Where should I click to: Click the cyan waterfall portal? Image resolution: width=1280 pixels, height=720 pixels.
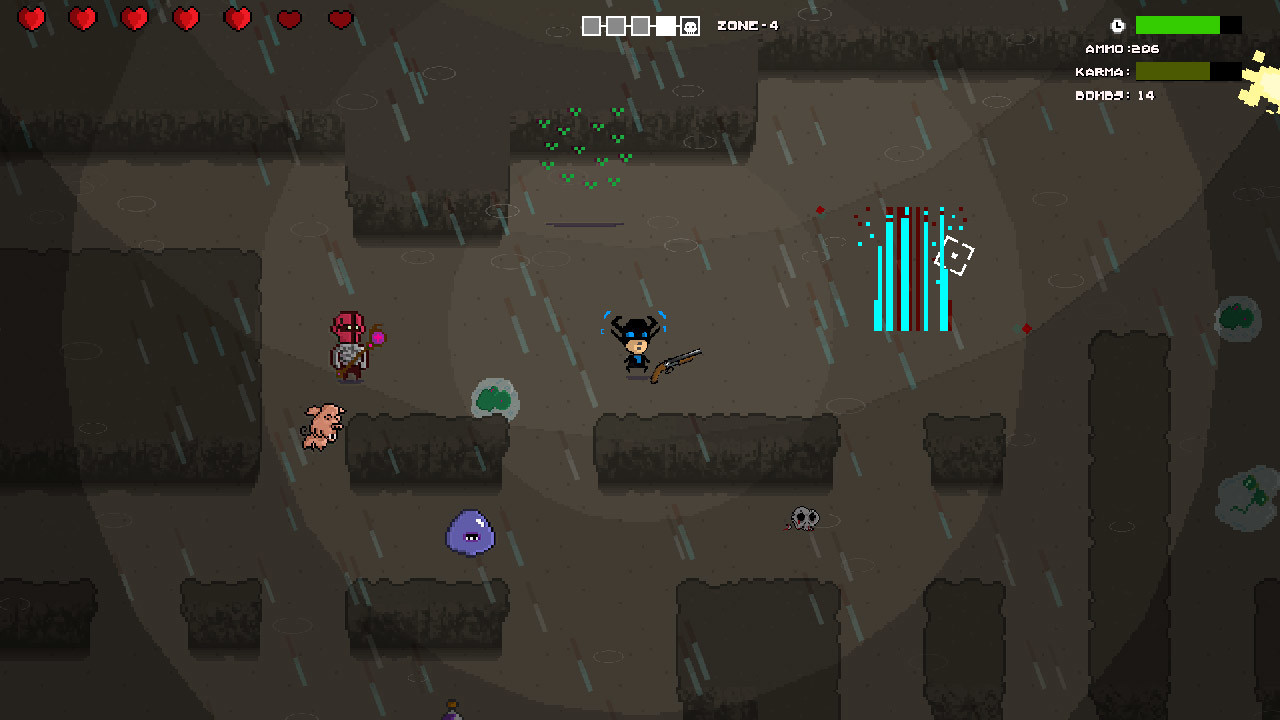click(910, 270)
